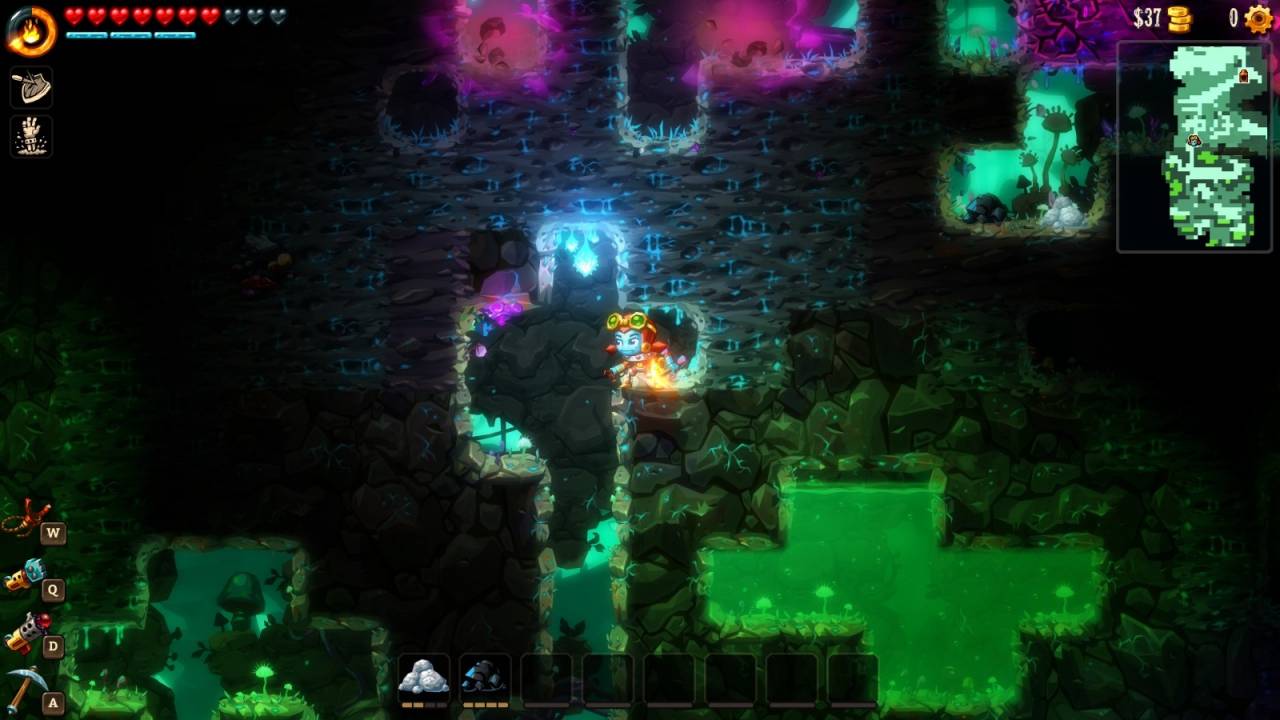
Task: Pick the pickaxe tool
Action: pyautogui.click(x=25, y=688)
